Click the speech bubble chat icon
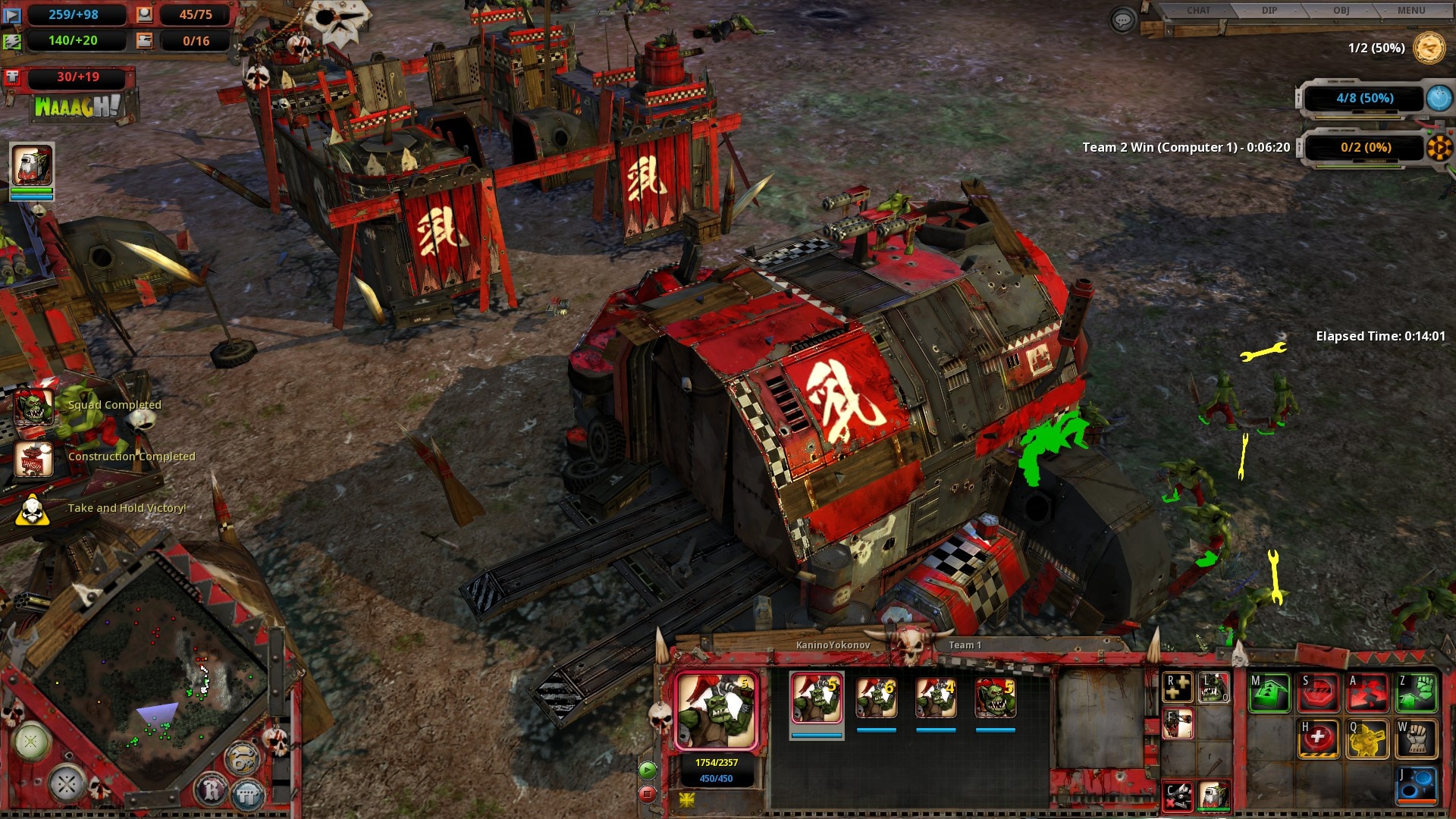 (1122, 20)
